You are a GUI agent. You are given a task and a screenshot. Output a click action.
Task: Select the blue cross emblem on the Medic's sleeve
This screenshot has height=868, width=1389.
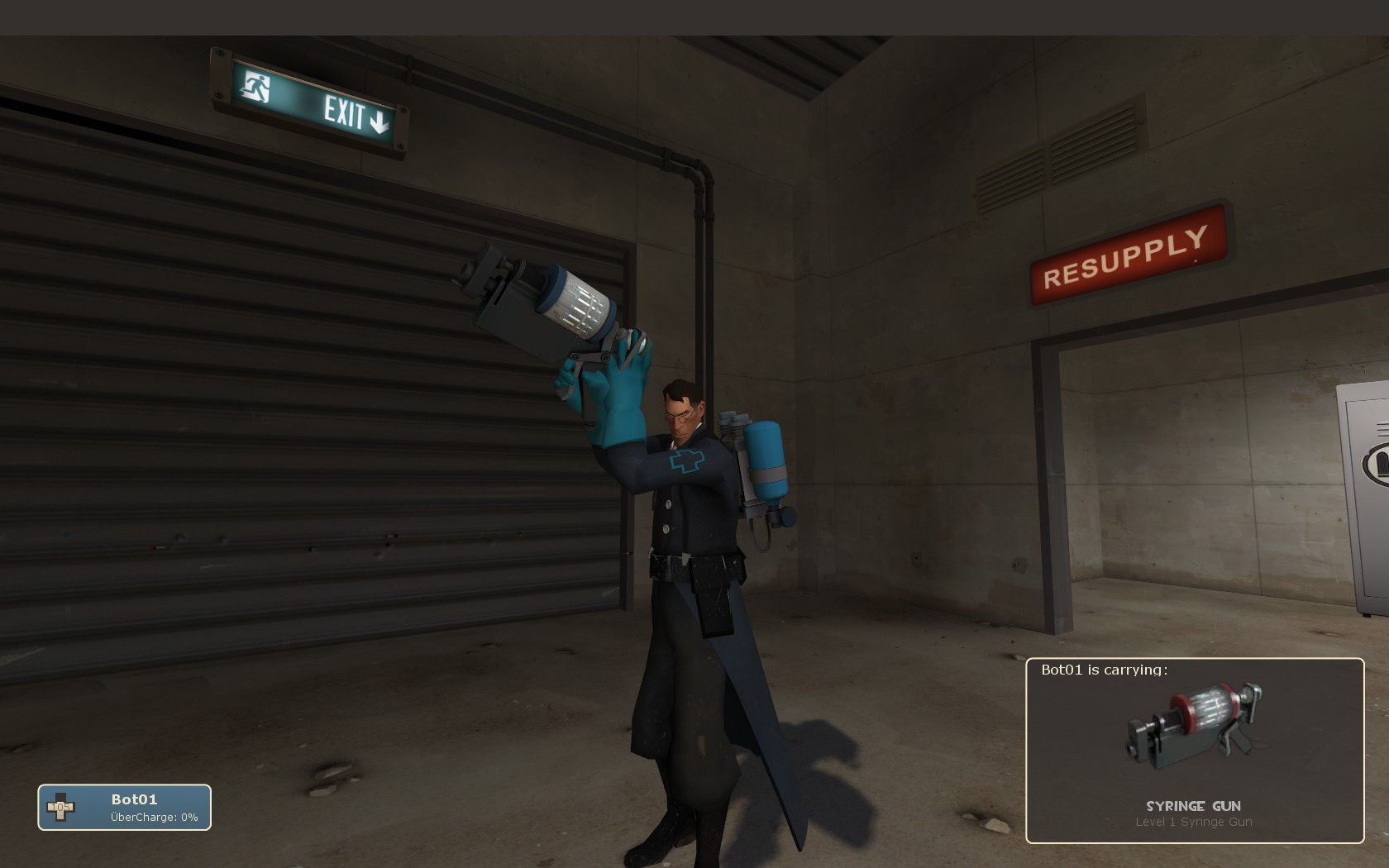pos(686,461)
